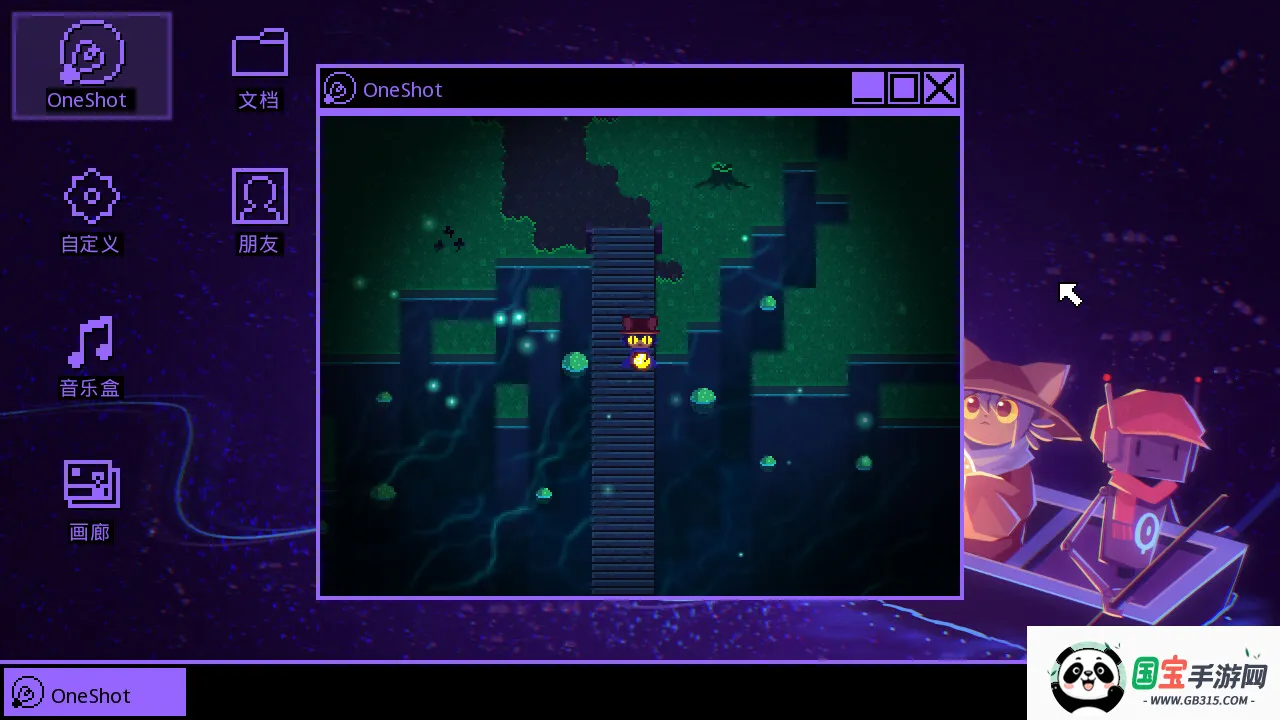This screenshot has width=1280, height=720.
Task: Click the OneShot icon on the taskbar
Action: (29, 692)
